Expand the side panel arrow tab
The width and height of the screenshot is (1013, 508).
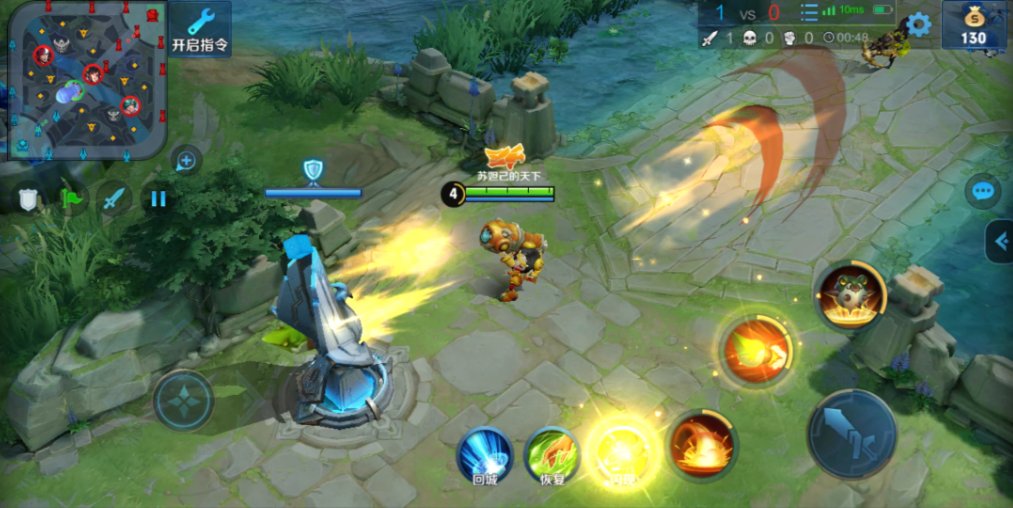(x=999, y=241)
